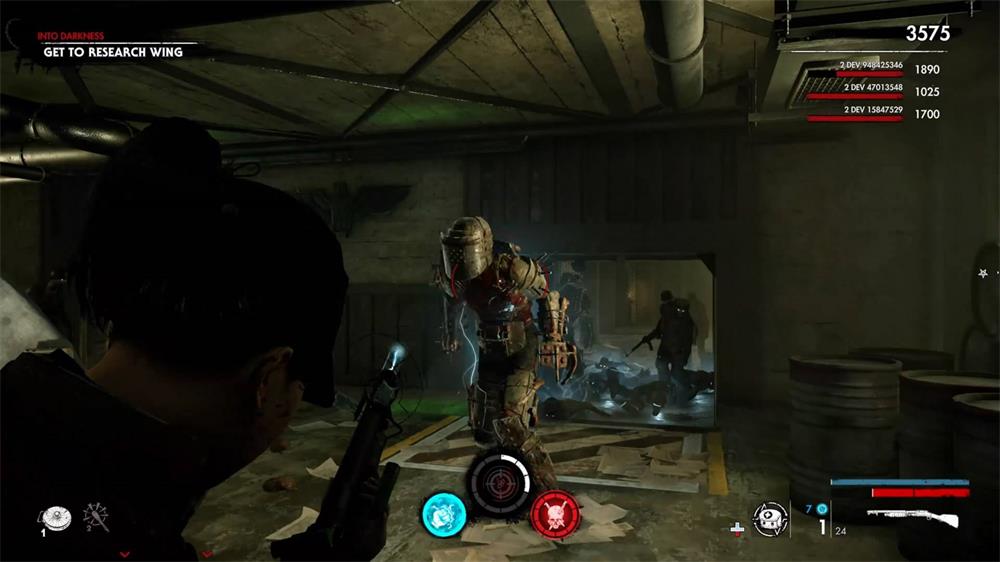Click the round skull emblem icon

770,519
